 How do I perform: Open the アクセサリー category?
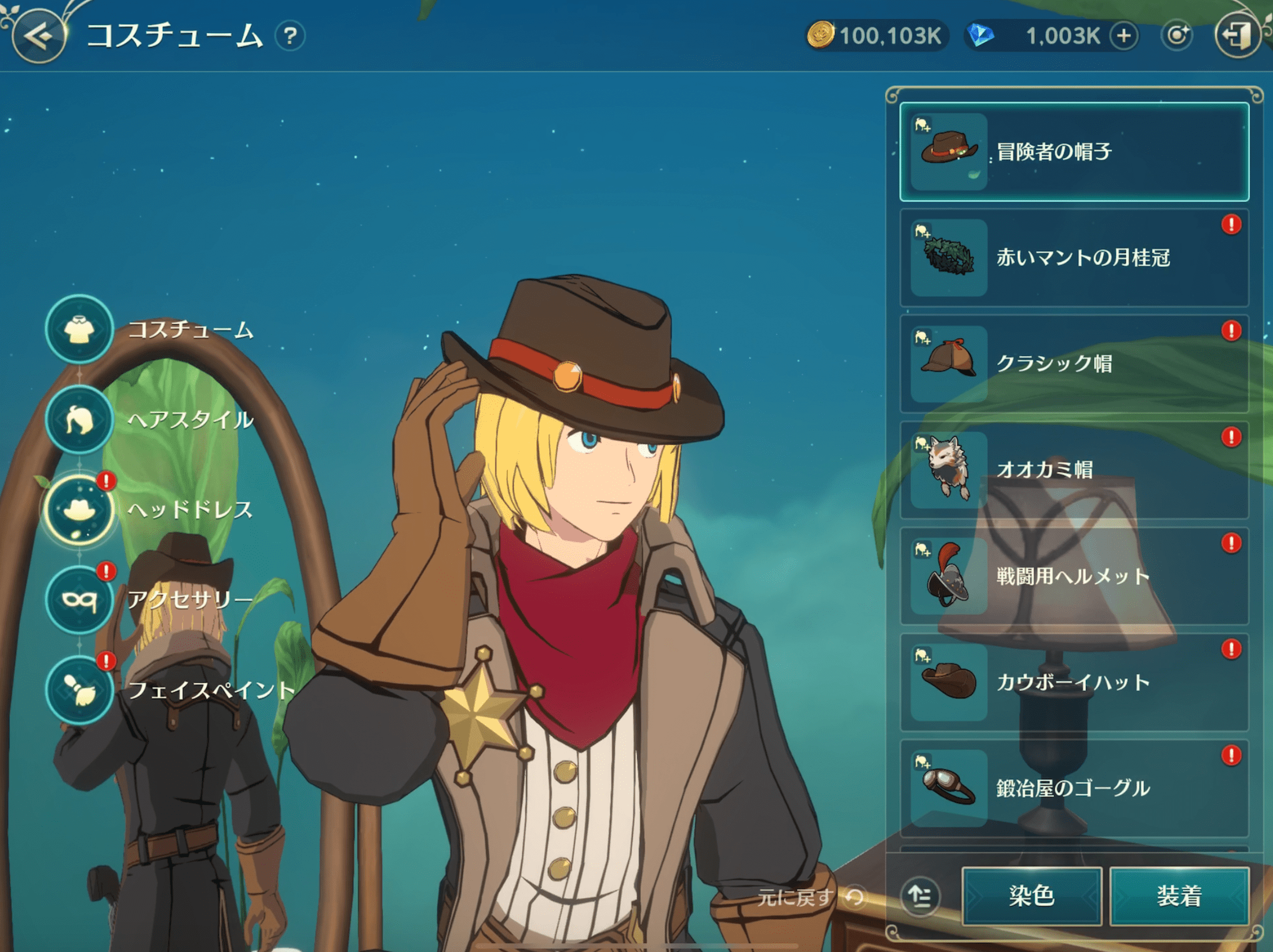(x=79, y=600)
